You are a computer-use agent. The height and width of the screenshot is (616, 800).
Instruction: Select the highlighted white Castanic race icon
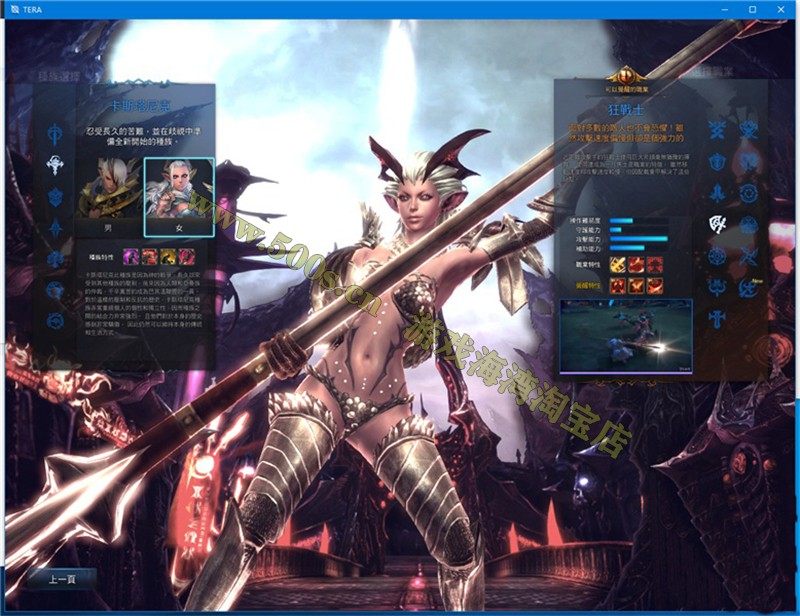click(55, 163)
